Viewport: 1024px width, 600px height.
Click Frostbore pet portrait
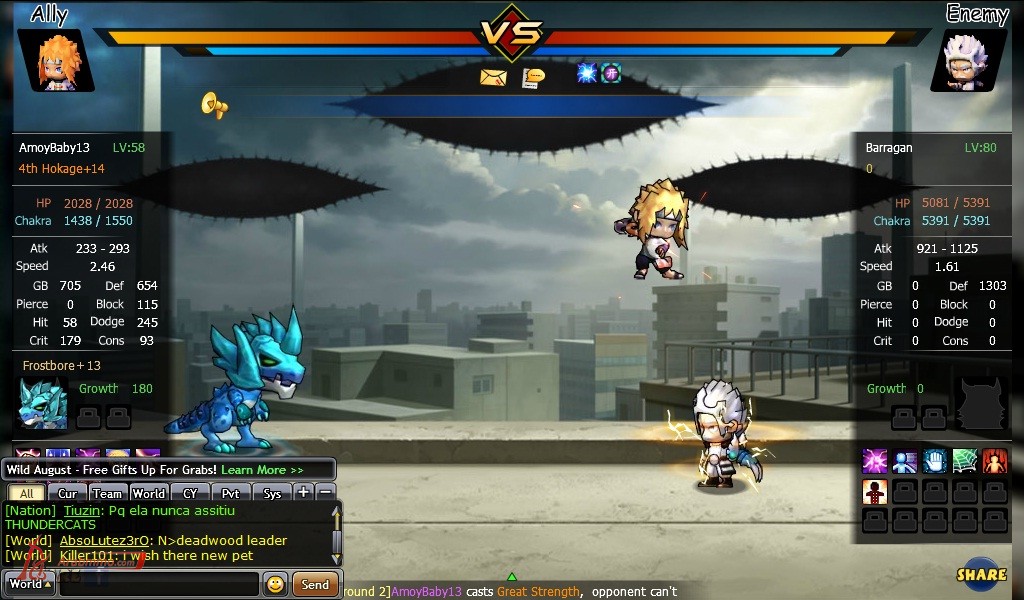coord(43,404)
